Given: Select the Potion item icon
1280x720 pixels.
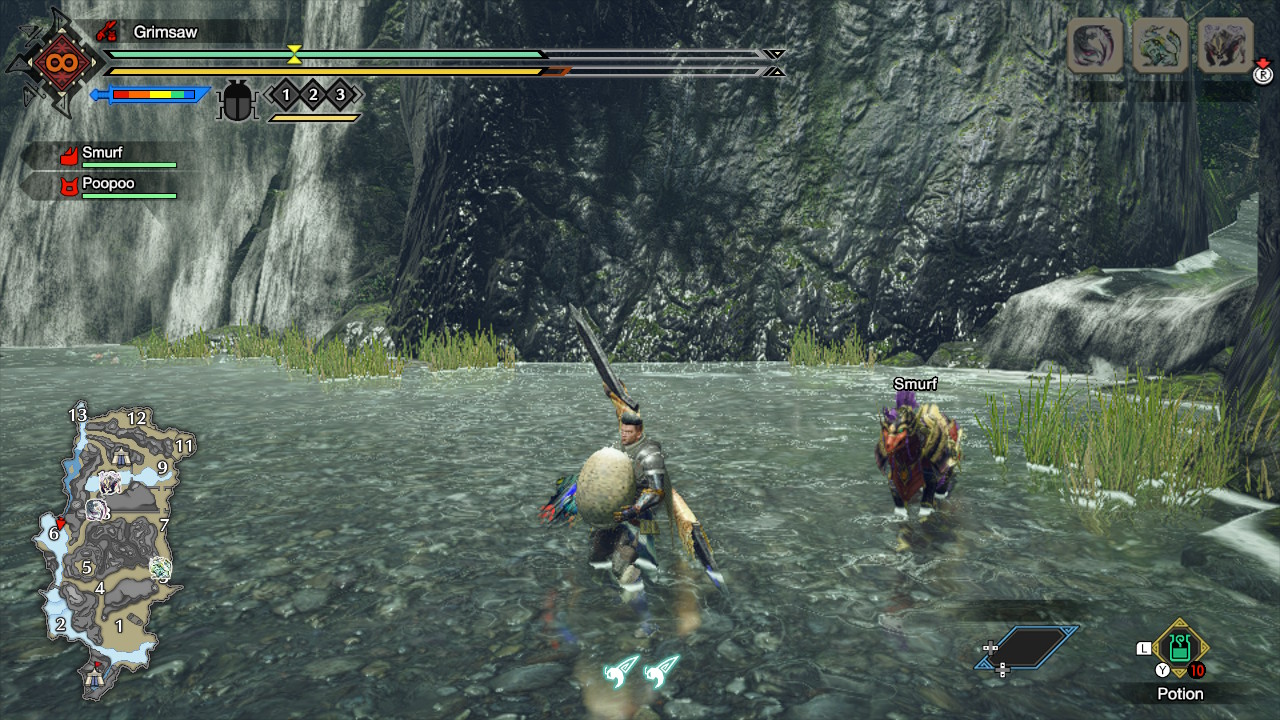Looking at the screenshot, I should click(1180, 647).
